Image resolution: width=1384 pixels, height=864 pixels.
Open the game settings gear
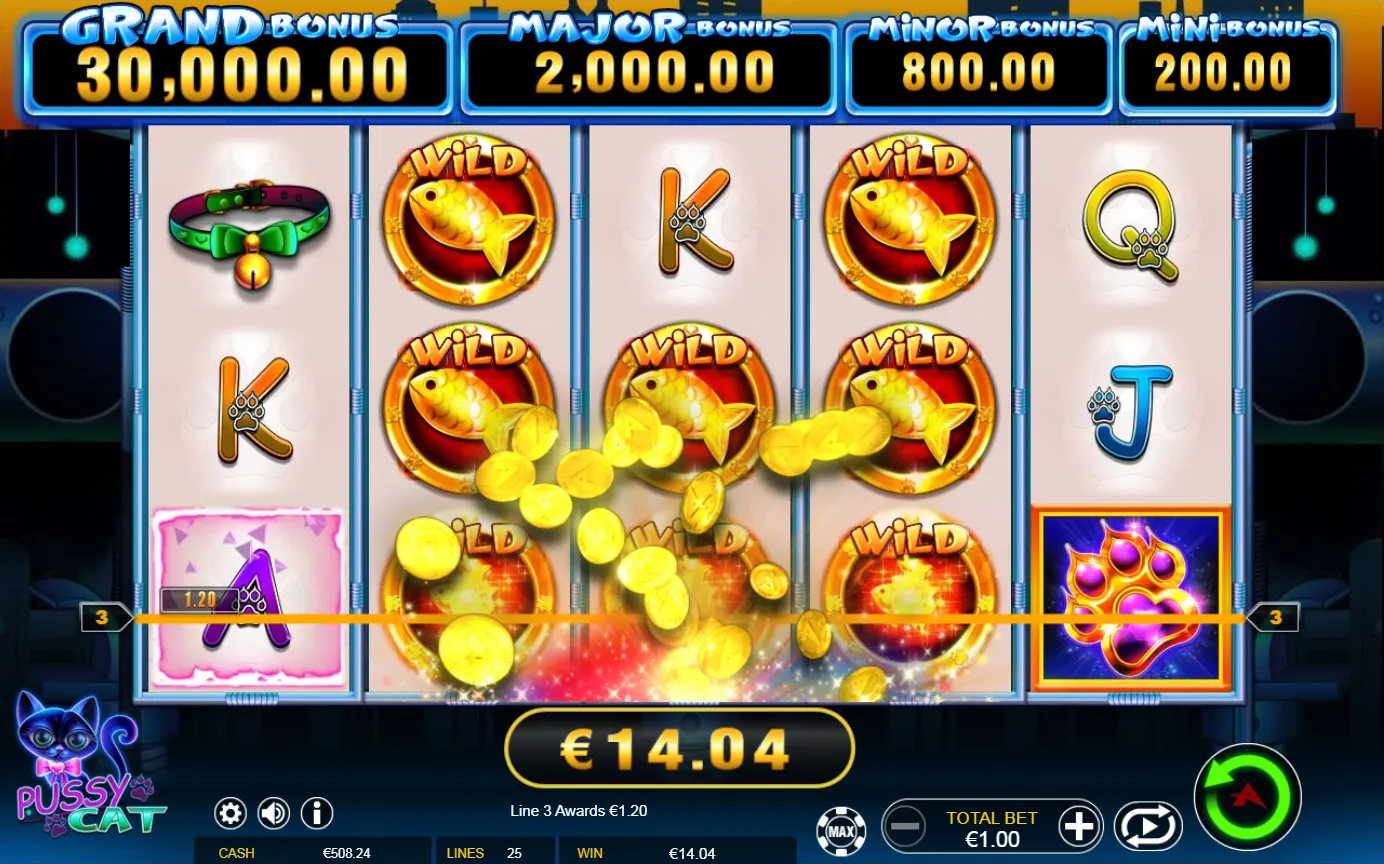click(x=230, y=813)
